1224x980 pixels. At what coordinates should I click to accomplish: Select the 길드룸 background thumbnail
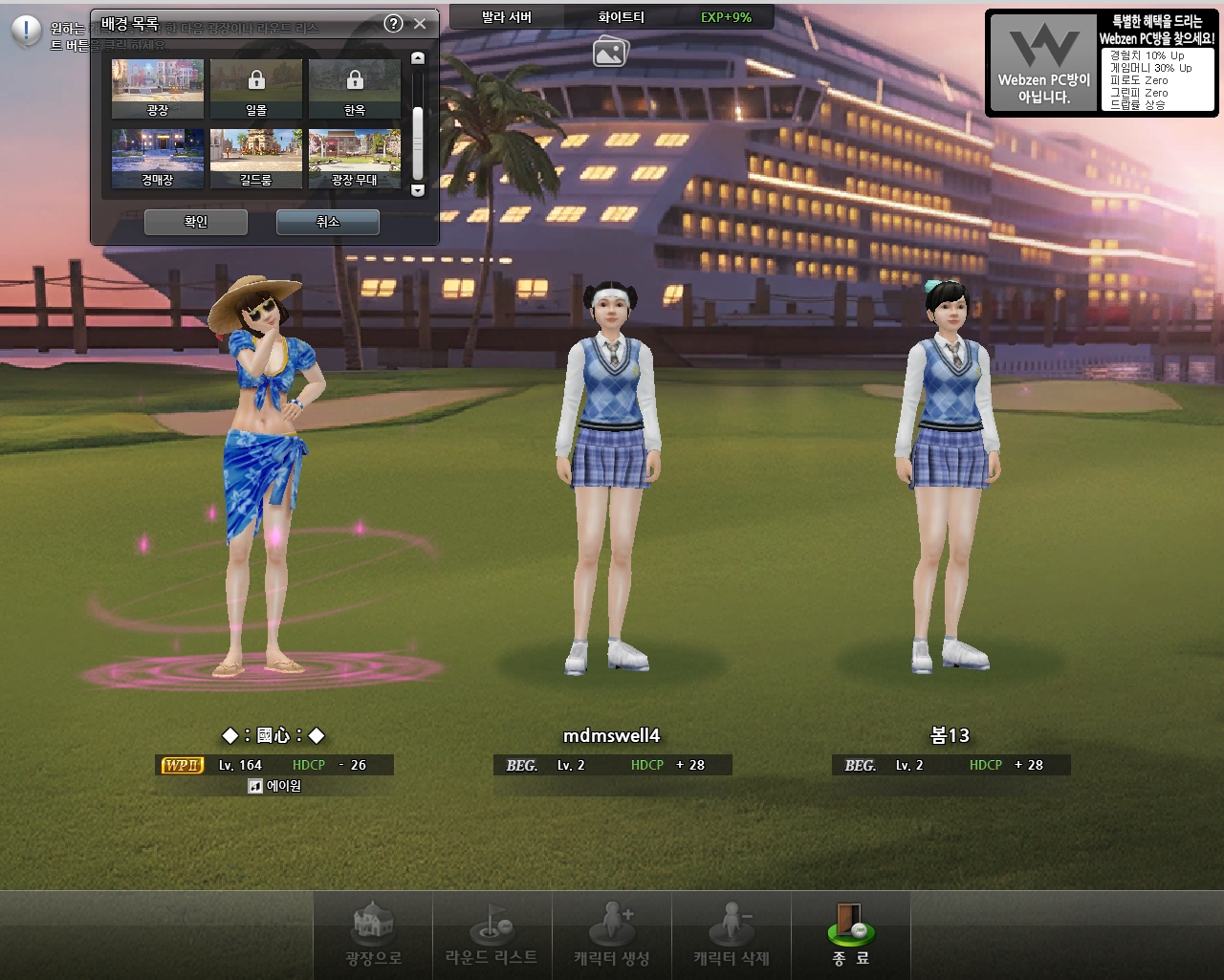pyautogui.click(x=256, y=158)
